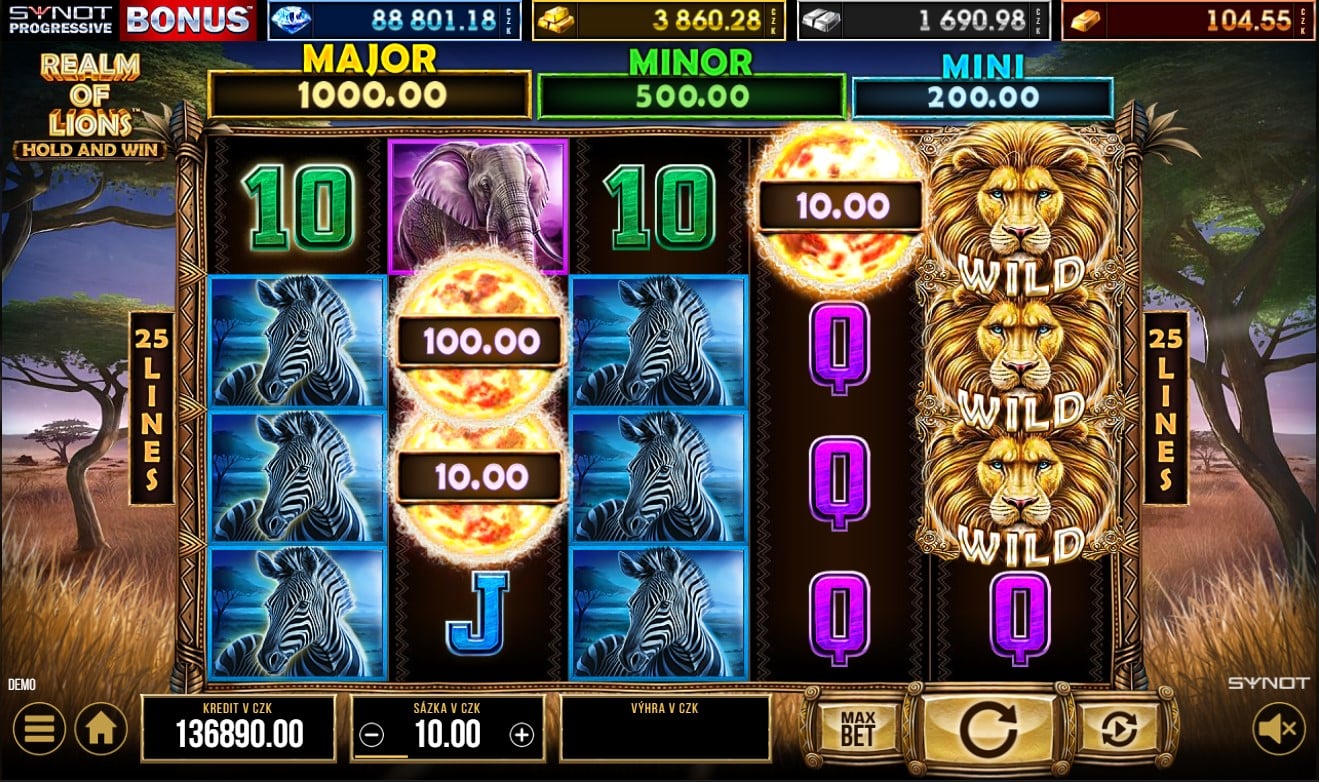Decrease the bet with the minus control
Screen dimensions: 1319x782
369,734
